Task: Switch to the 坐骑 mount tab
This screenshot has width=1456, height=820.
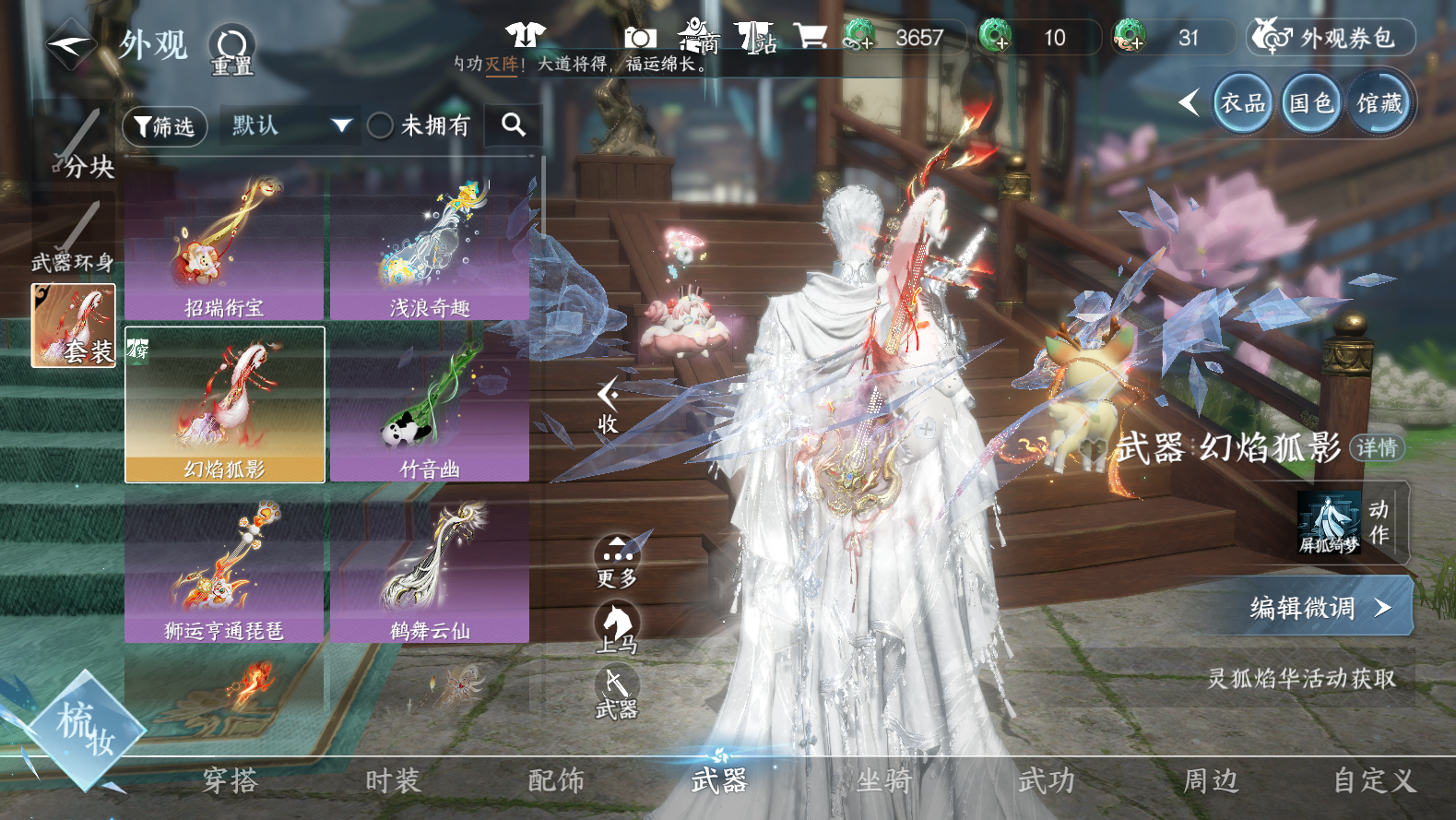Action: coord(883,781)
